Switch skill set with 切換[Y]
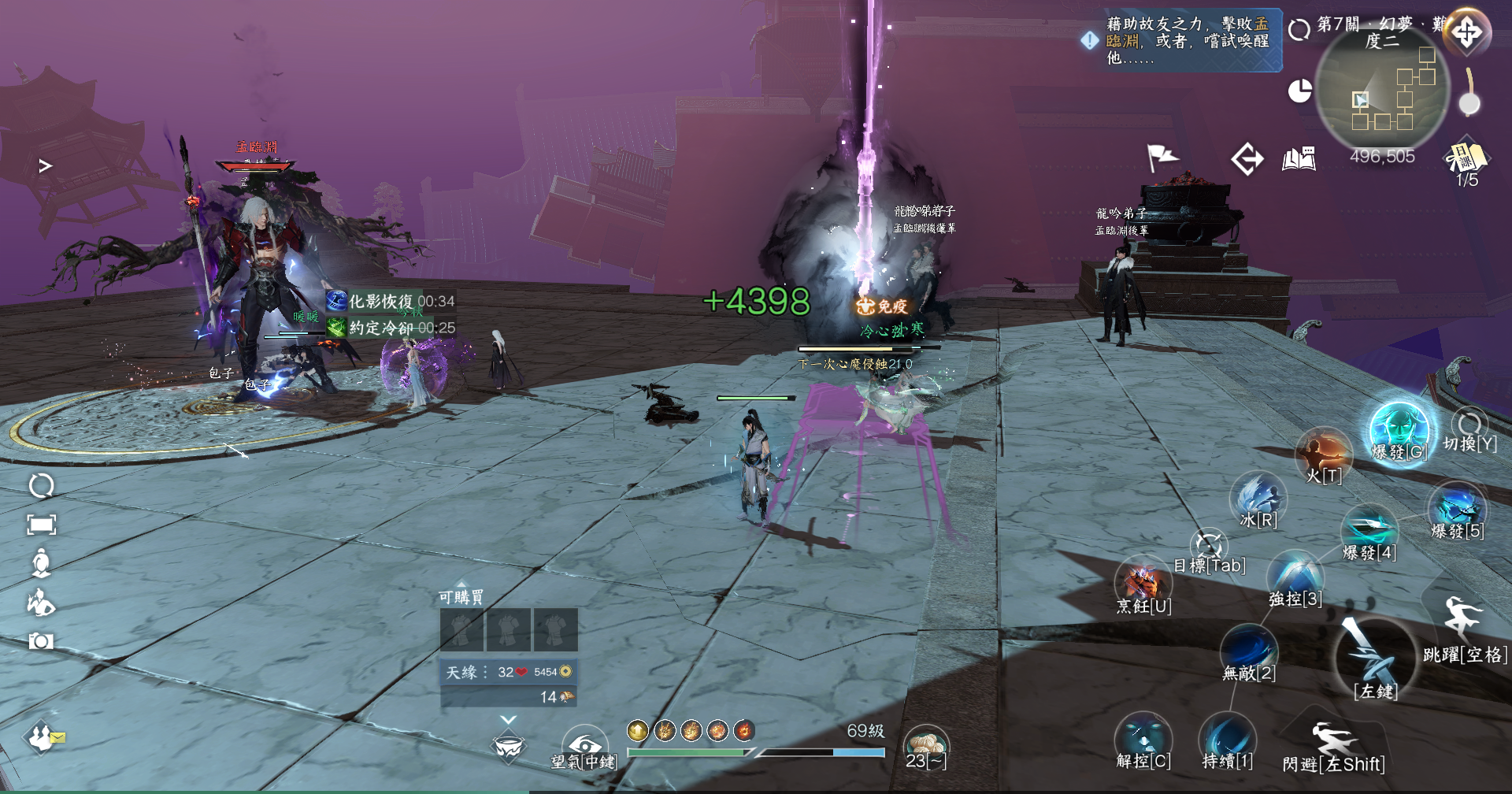 [x=1469, y=429]
